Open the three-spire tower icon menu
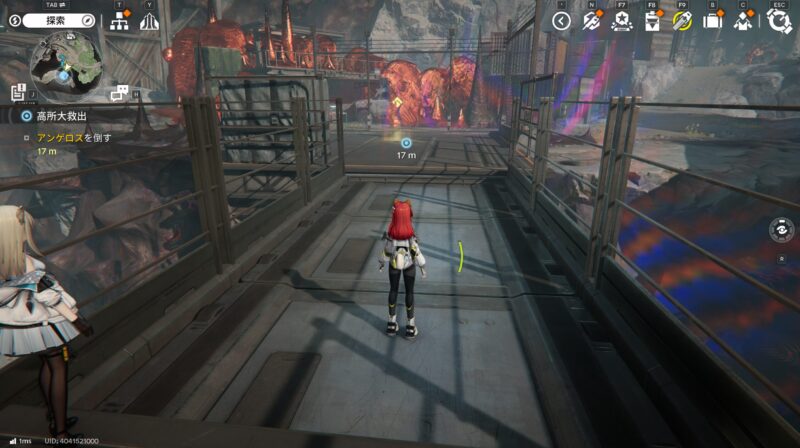Viewport: 800px width, 448px height. [149, 21]
